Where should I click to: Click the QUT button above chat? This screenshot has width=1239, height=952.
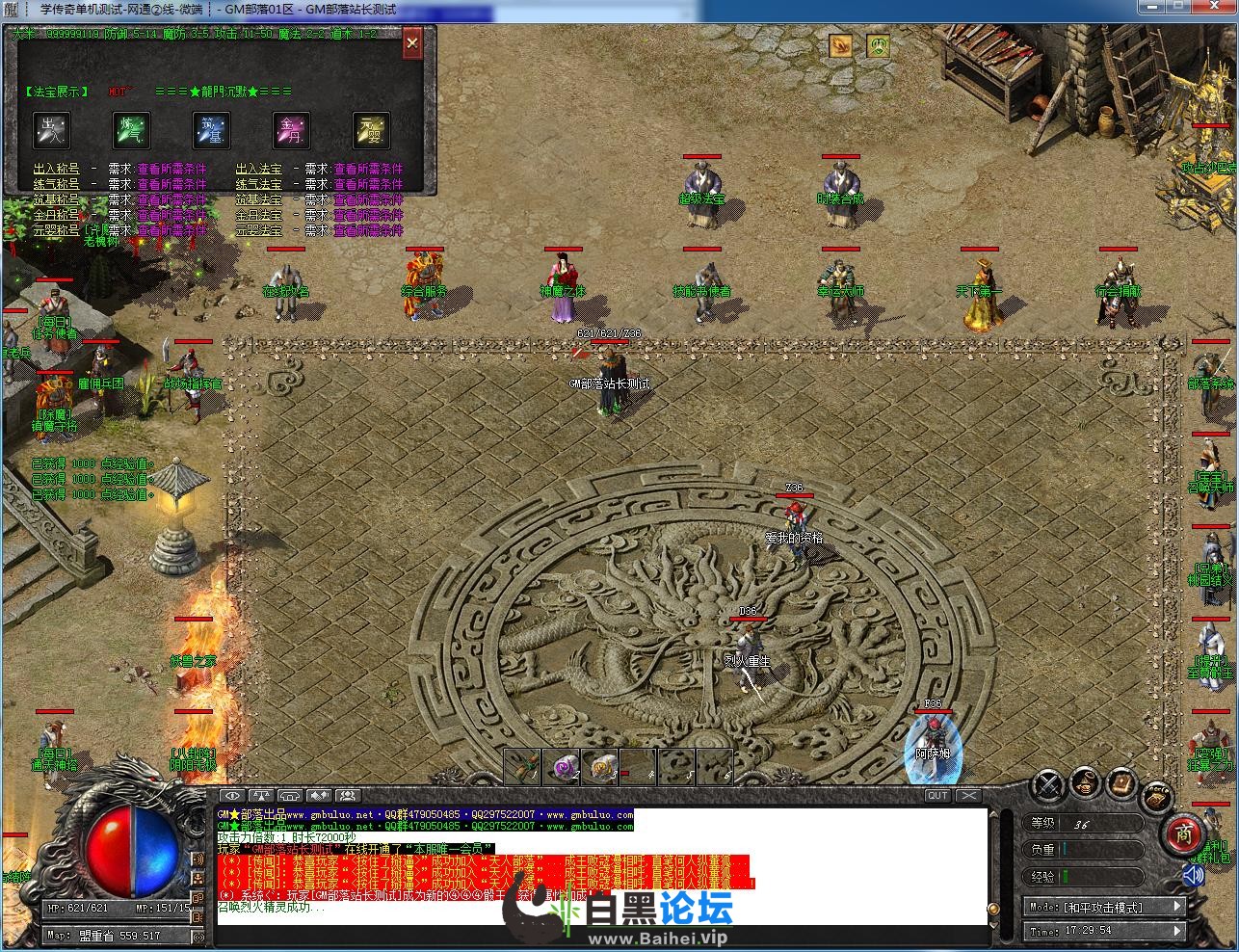click(x=937, y=795)
